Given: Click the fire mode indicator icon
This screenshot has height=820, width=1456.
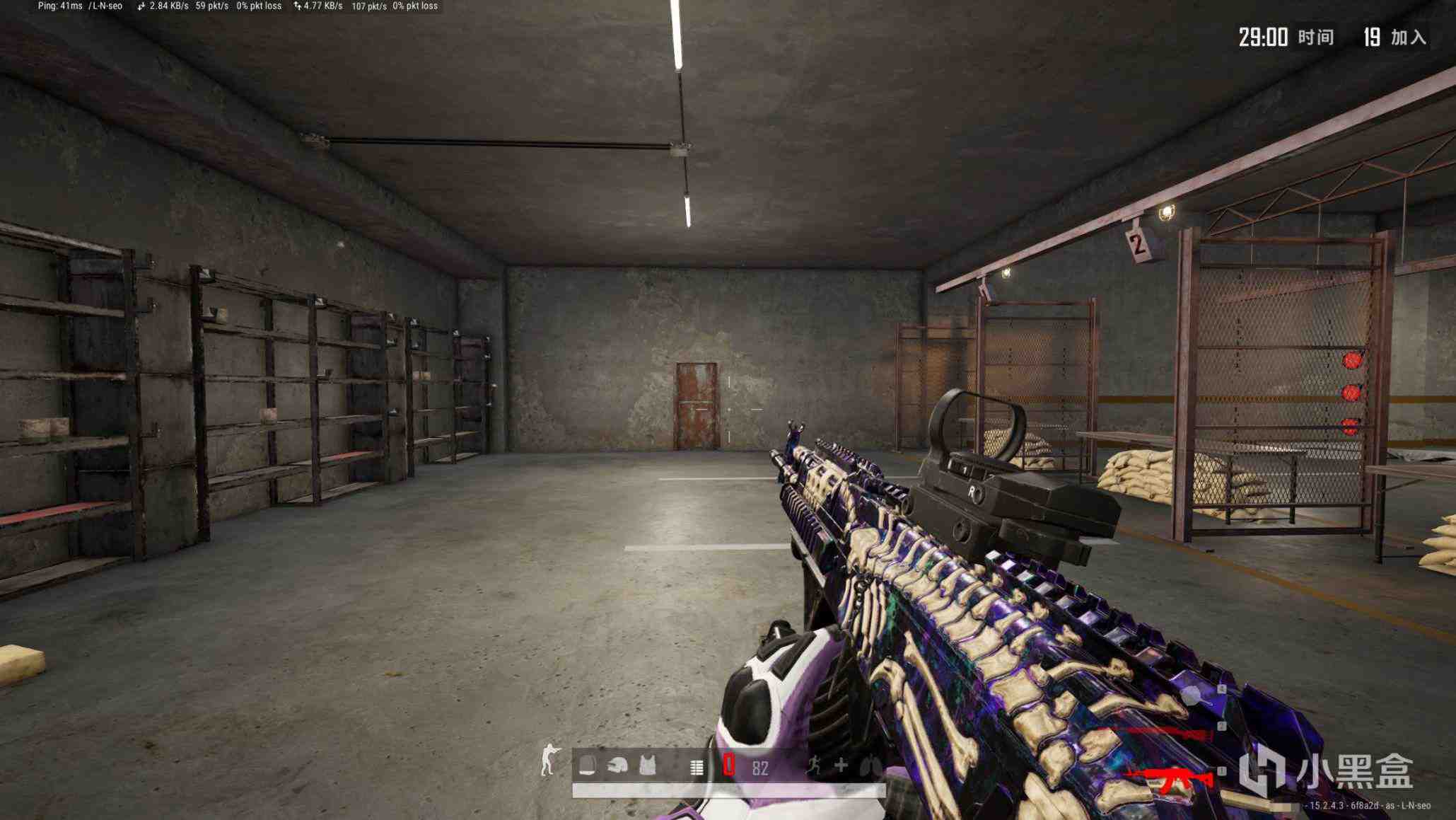Looking at the screenshot, I should pos(697,767).
